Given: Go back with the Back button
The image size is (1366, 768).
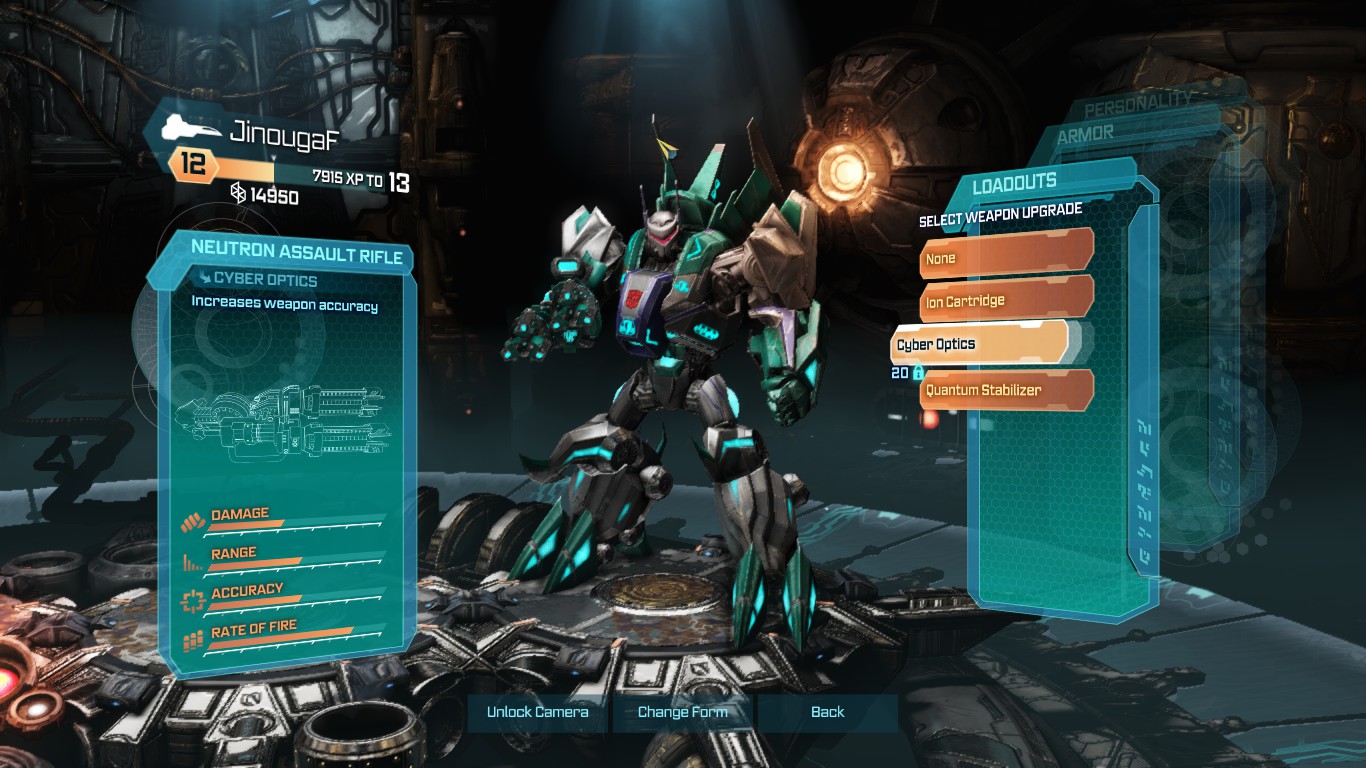Looking at the screenshot, I should tap(827, 712).
